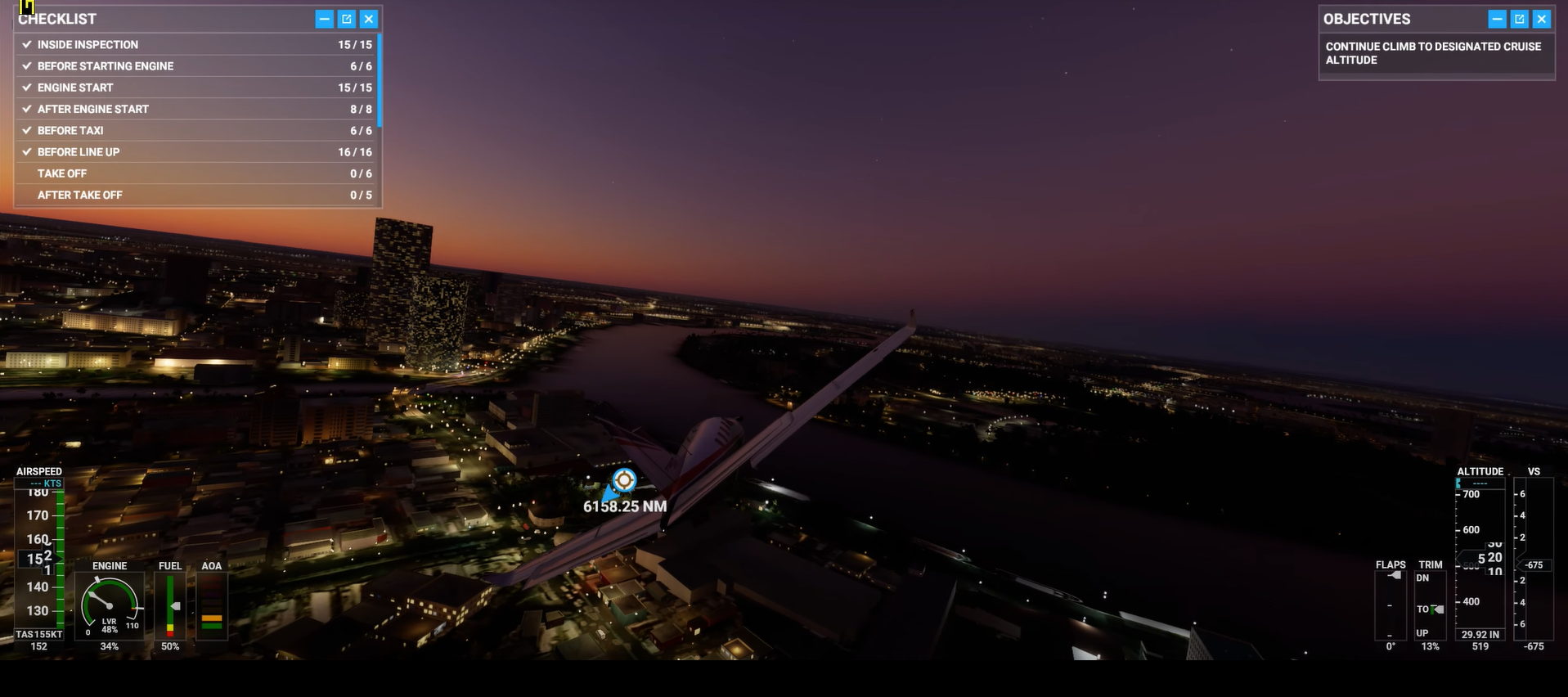Expand the Before Starting Engine checklist
The image size is (1568, 697).
tap(196, 66)
